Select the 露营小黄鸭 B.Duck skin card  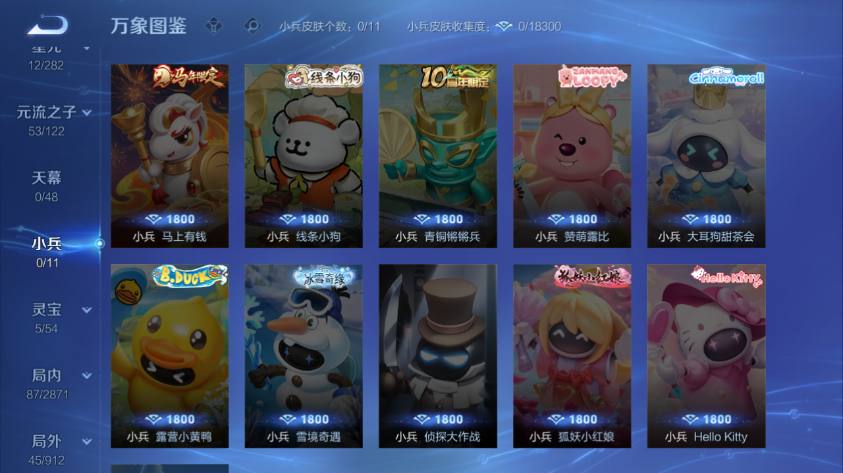170,355
